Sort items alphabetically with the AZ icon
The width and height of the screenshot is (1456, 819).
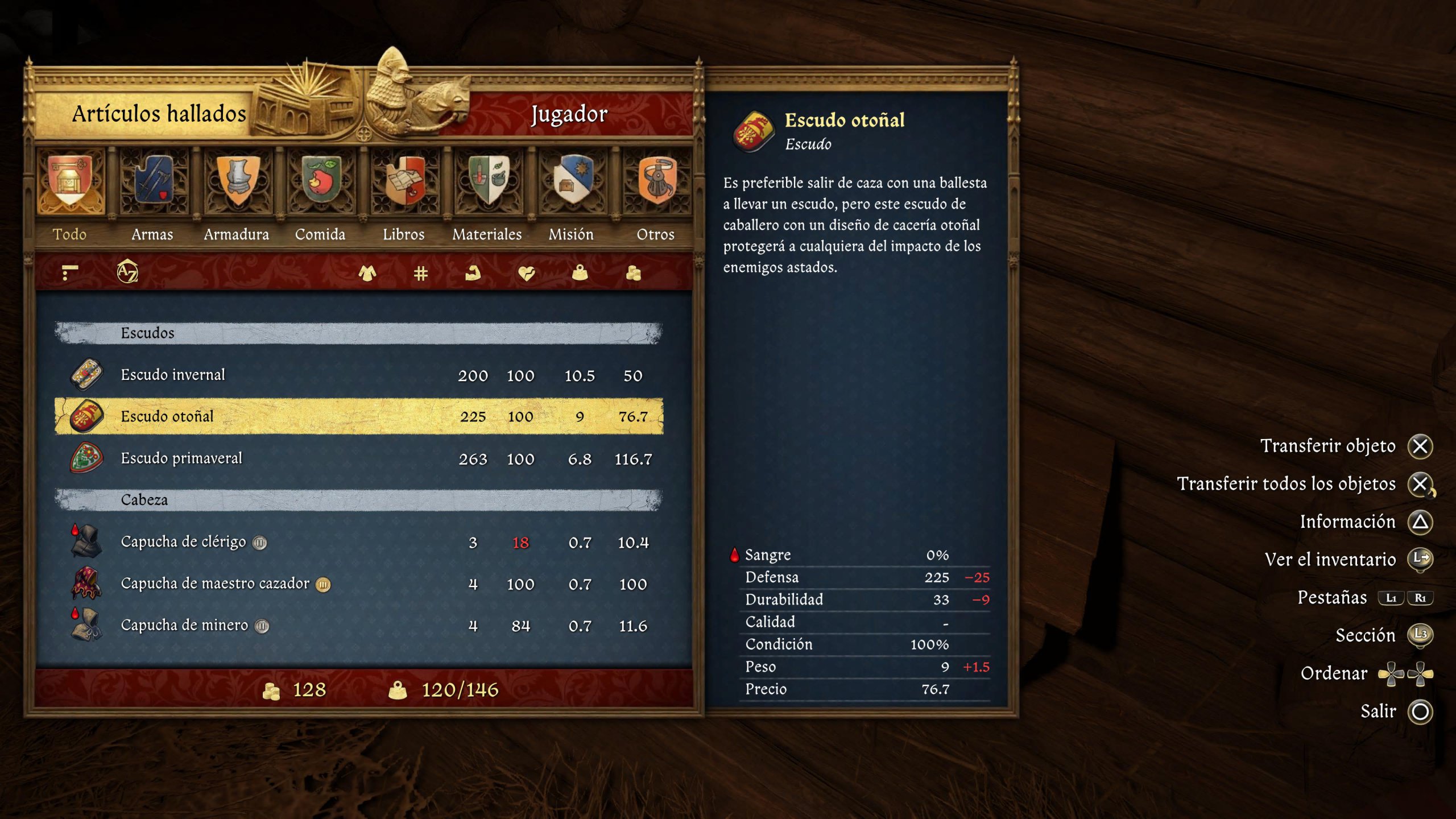click(127, 272)
